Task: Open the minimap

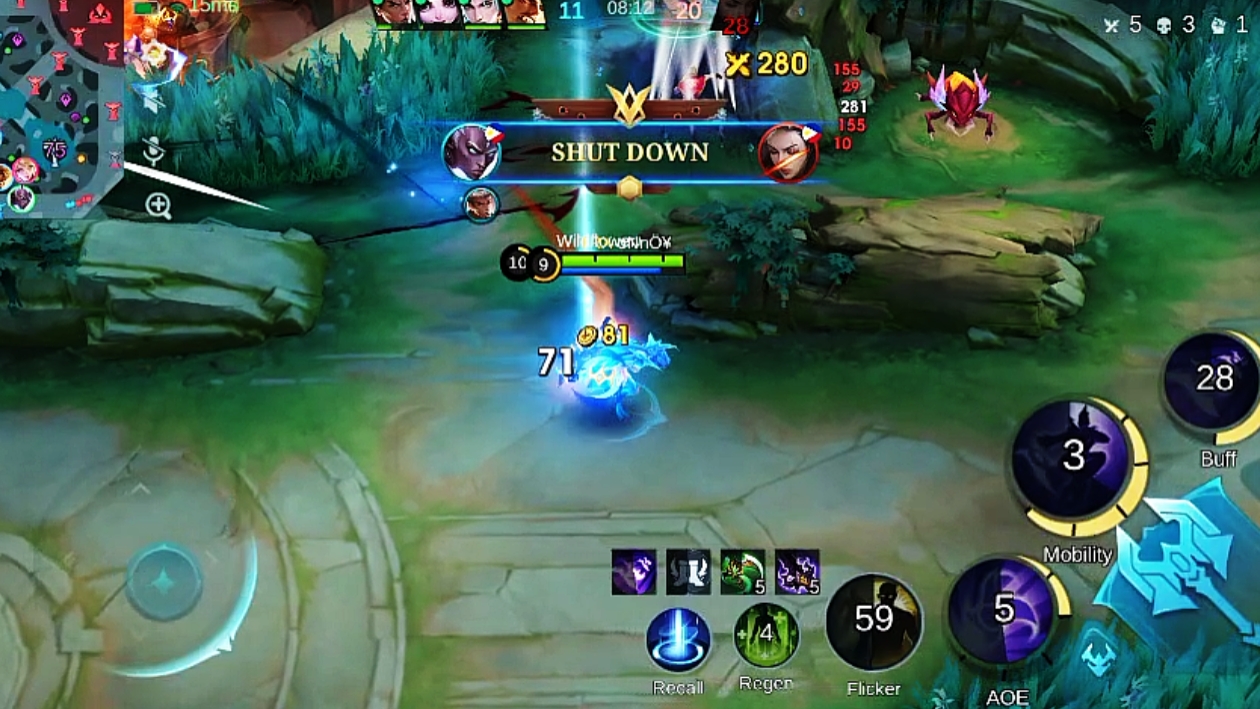Action: pos(60,100)
